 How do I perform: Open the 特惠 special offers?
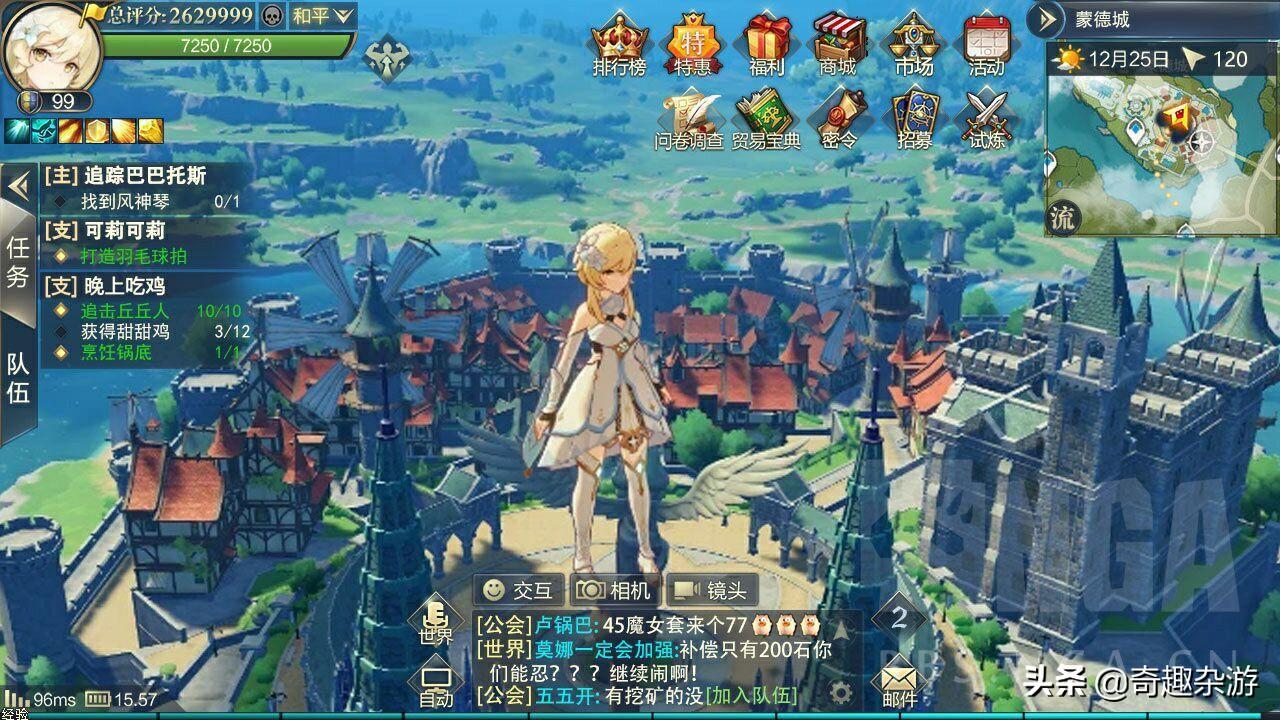693,44
